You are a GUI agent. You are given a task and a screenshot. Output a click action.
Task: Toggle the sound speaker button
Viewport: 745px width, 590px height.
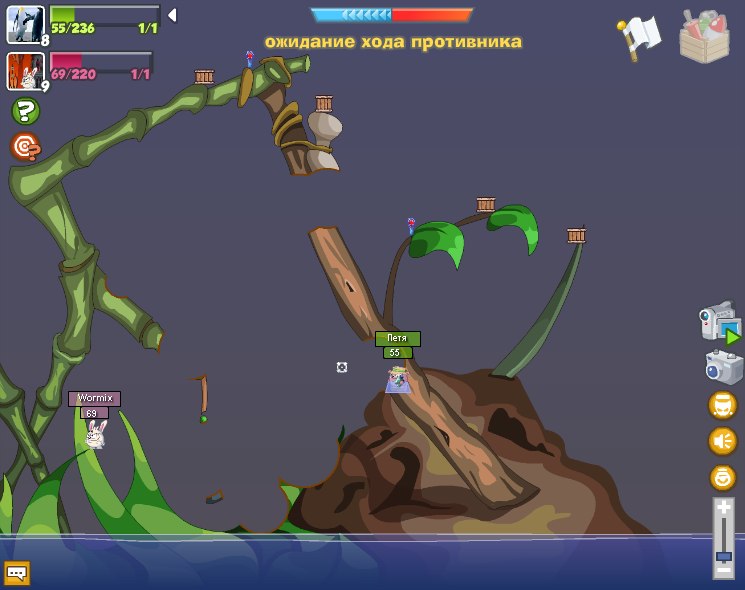point(722,441)
